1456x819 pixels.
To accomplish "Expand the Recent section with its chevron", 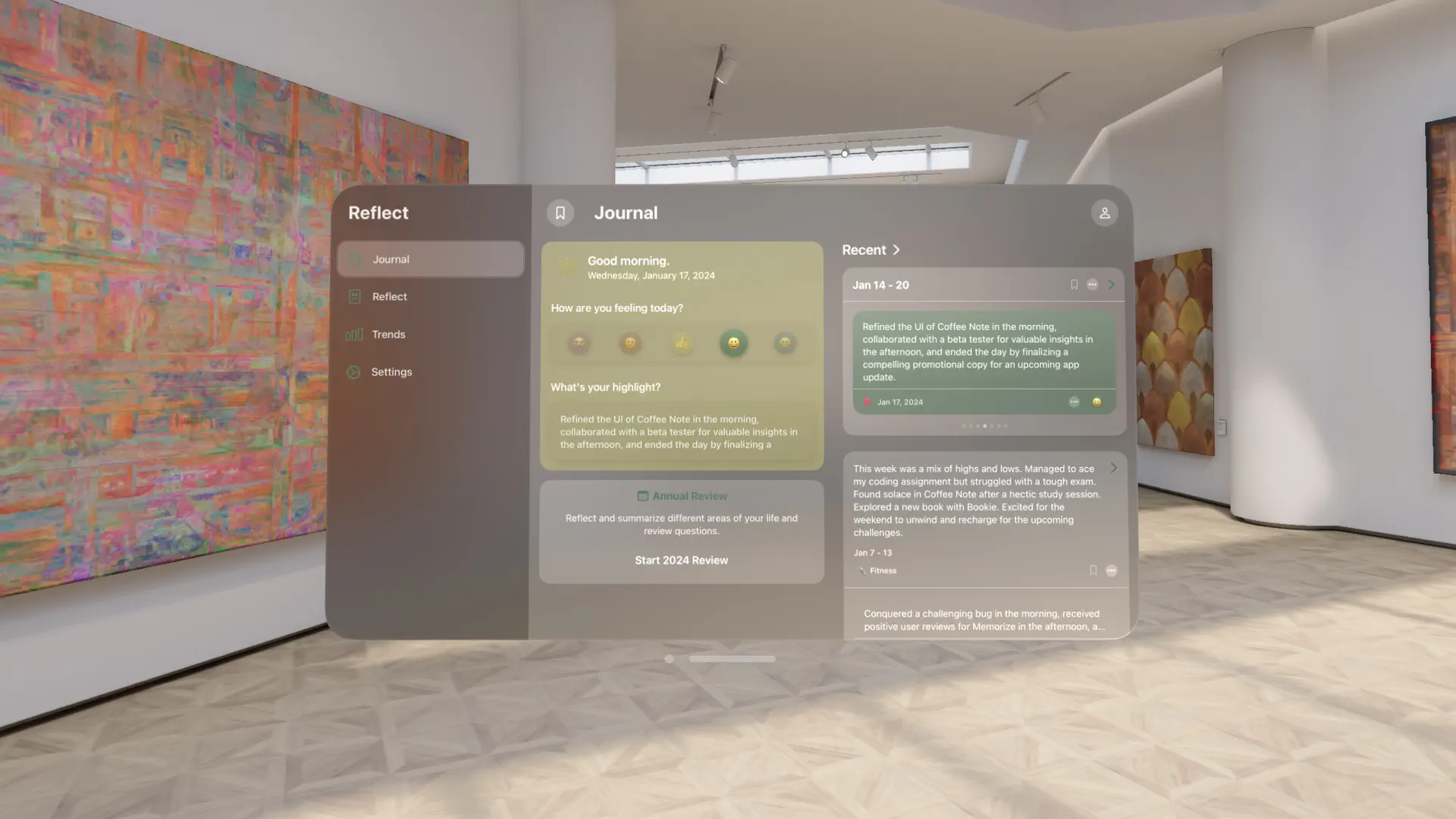I will click(896, 249).
